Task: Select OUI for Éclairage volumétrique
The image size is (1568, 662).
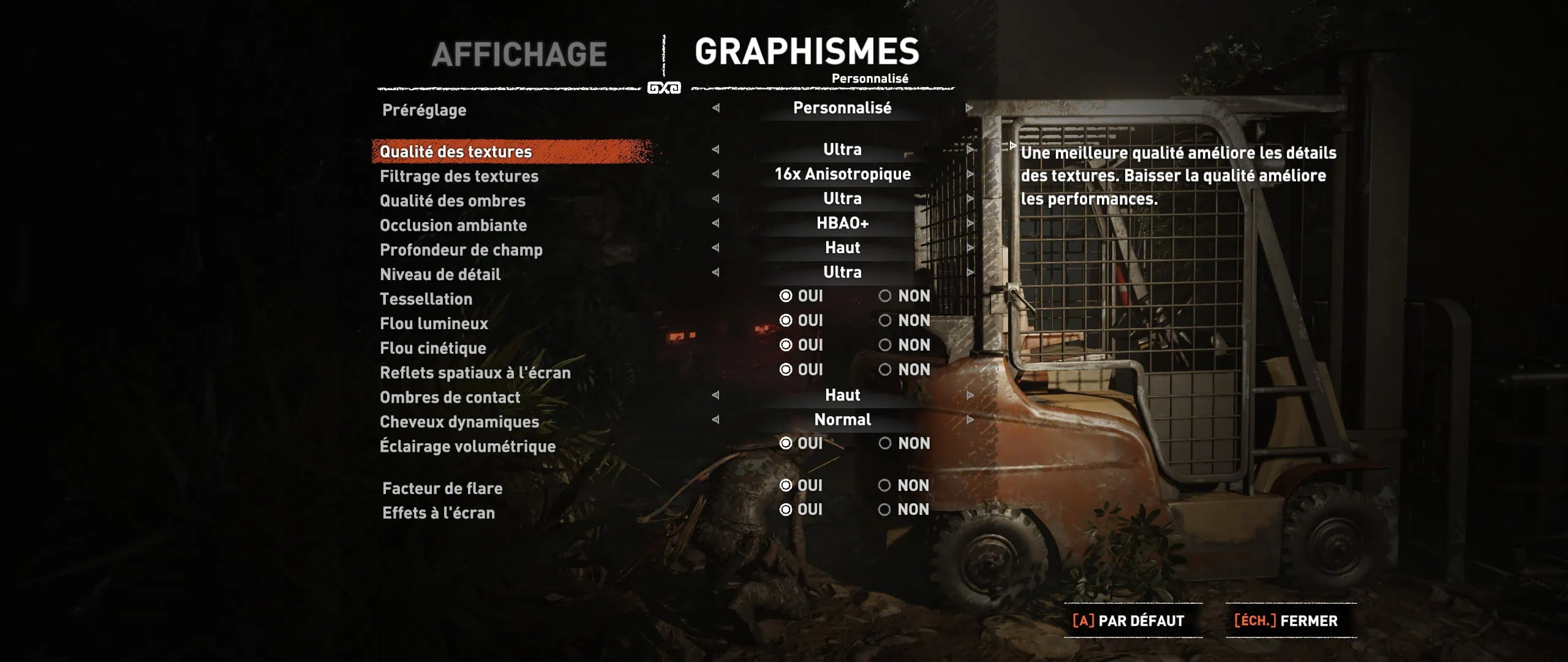Action: [786, 443]
